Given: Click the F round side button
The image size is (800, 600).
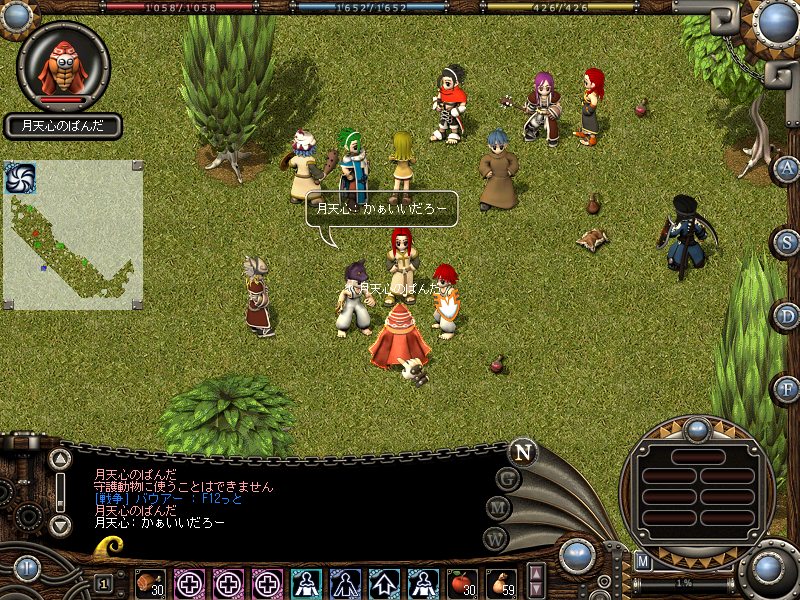Looking at the screenshot, I should 787,388.
